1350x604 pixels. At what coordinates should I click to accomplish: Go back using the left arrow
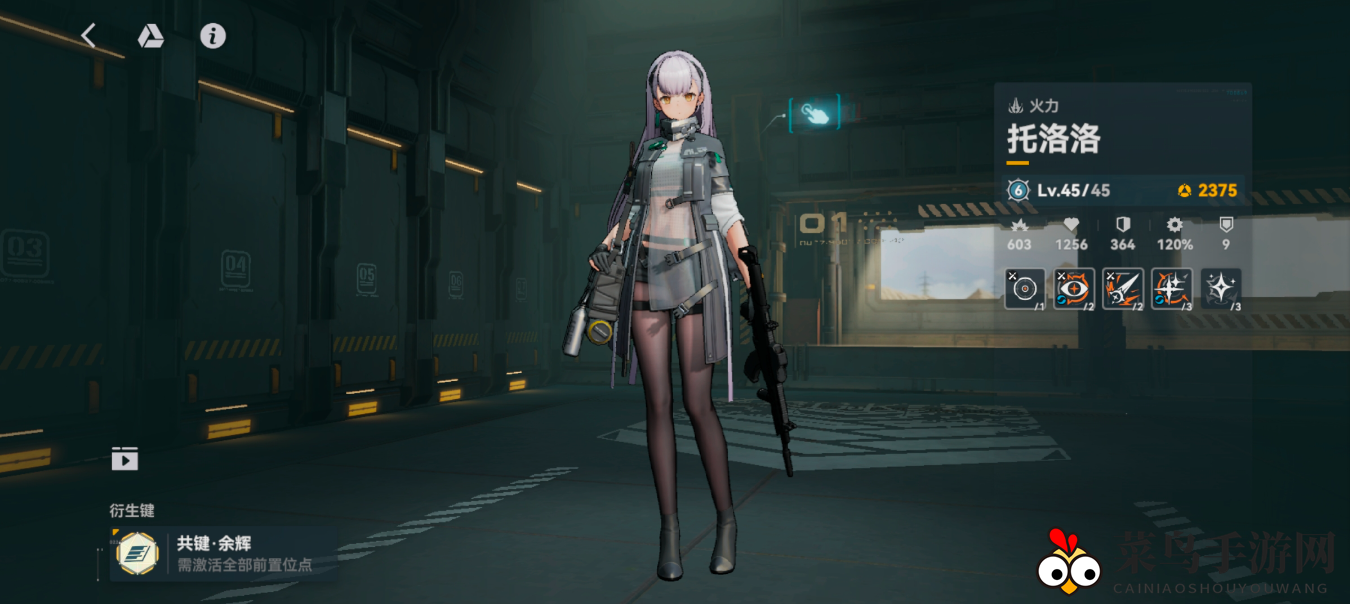[x=89, y=36]
